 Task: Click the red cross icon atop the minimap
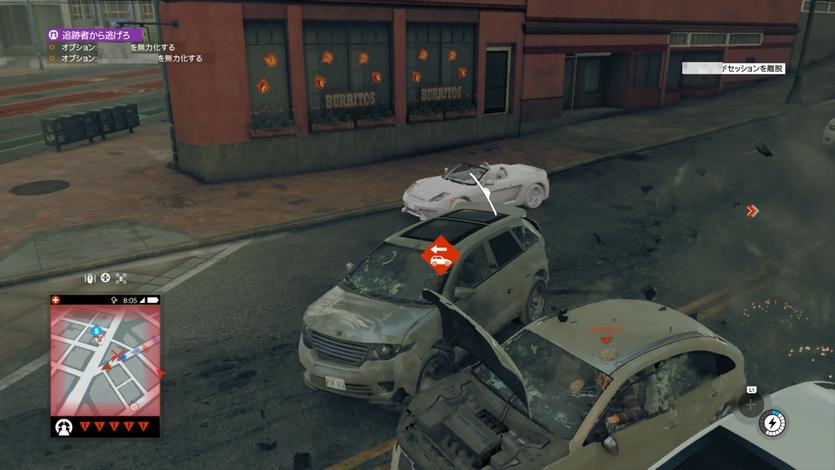56,300
